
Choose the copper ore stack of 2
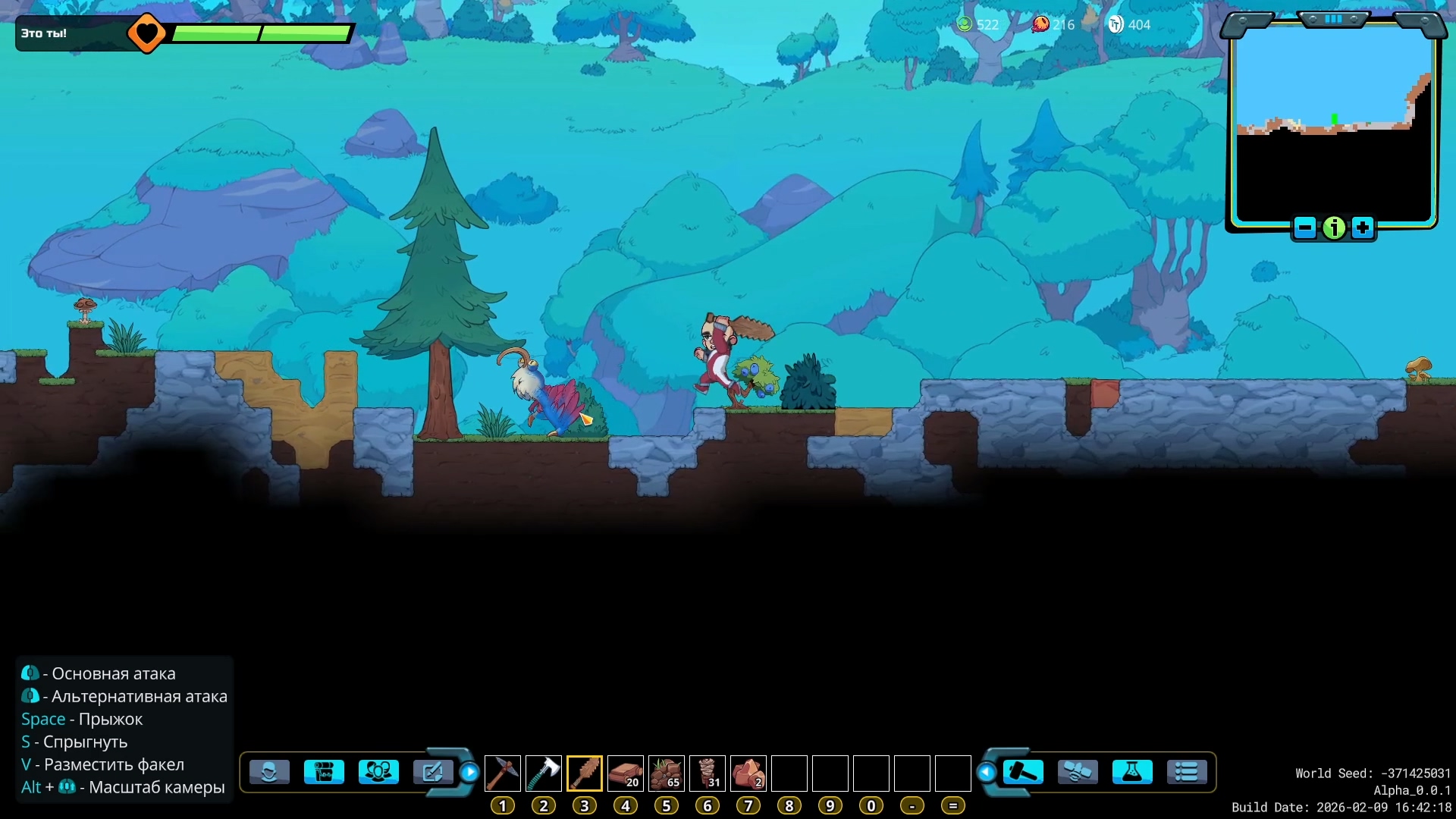click(x=748, y=773)
